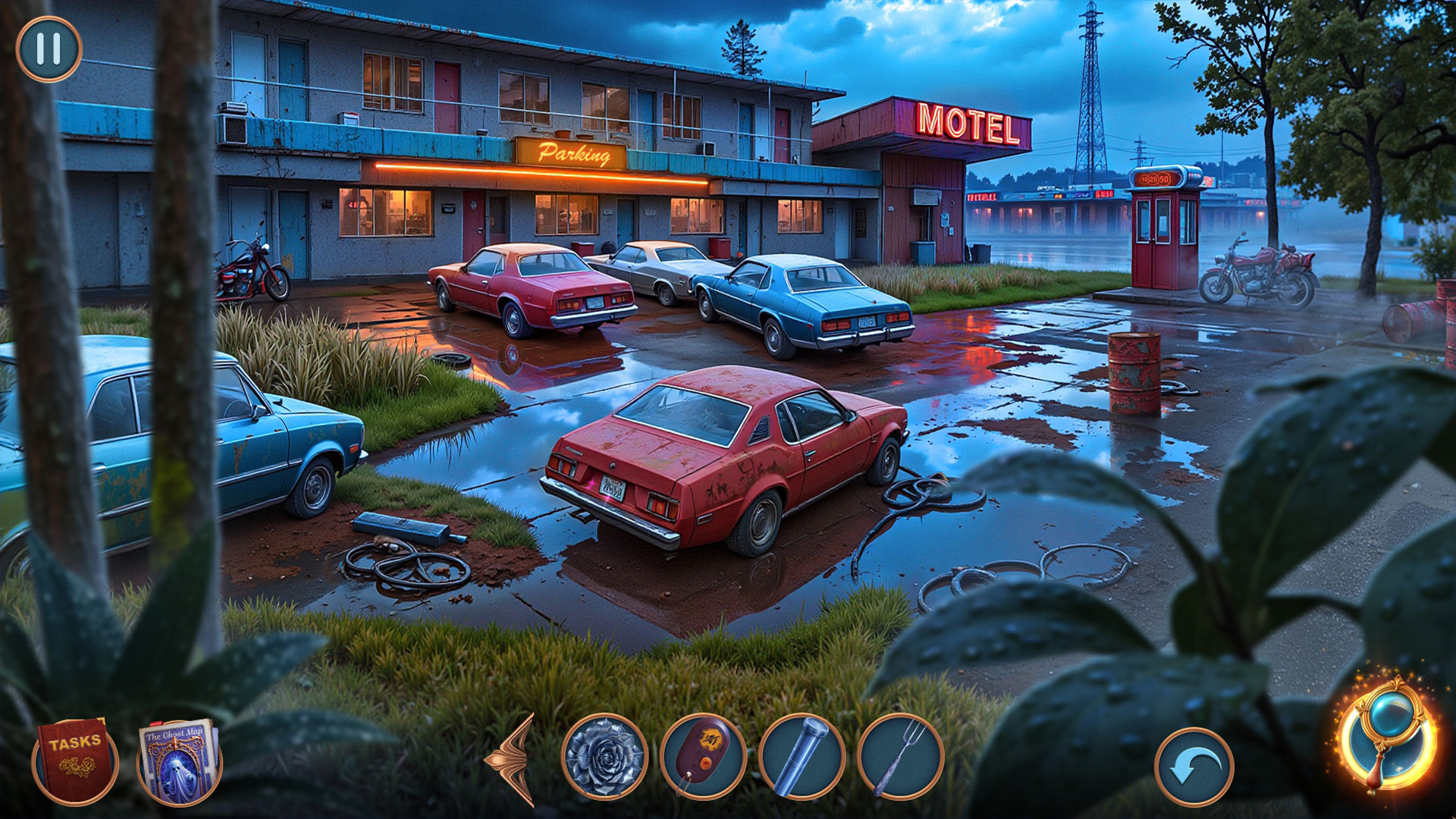The width and height of the screenshot is (1456, 819).
Task: Pick the red key fob from the inventory
Action: click(x=703, y=757)
